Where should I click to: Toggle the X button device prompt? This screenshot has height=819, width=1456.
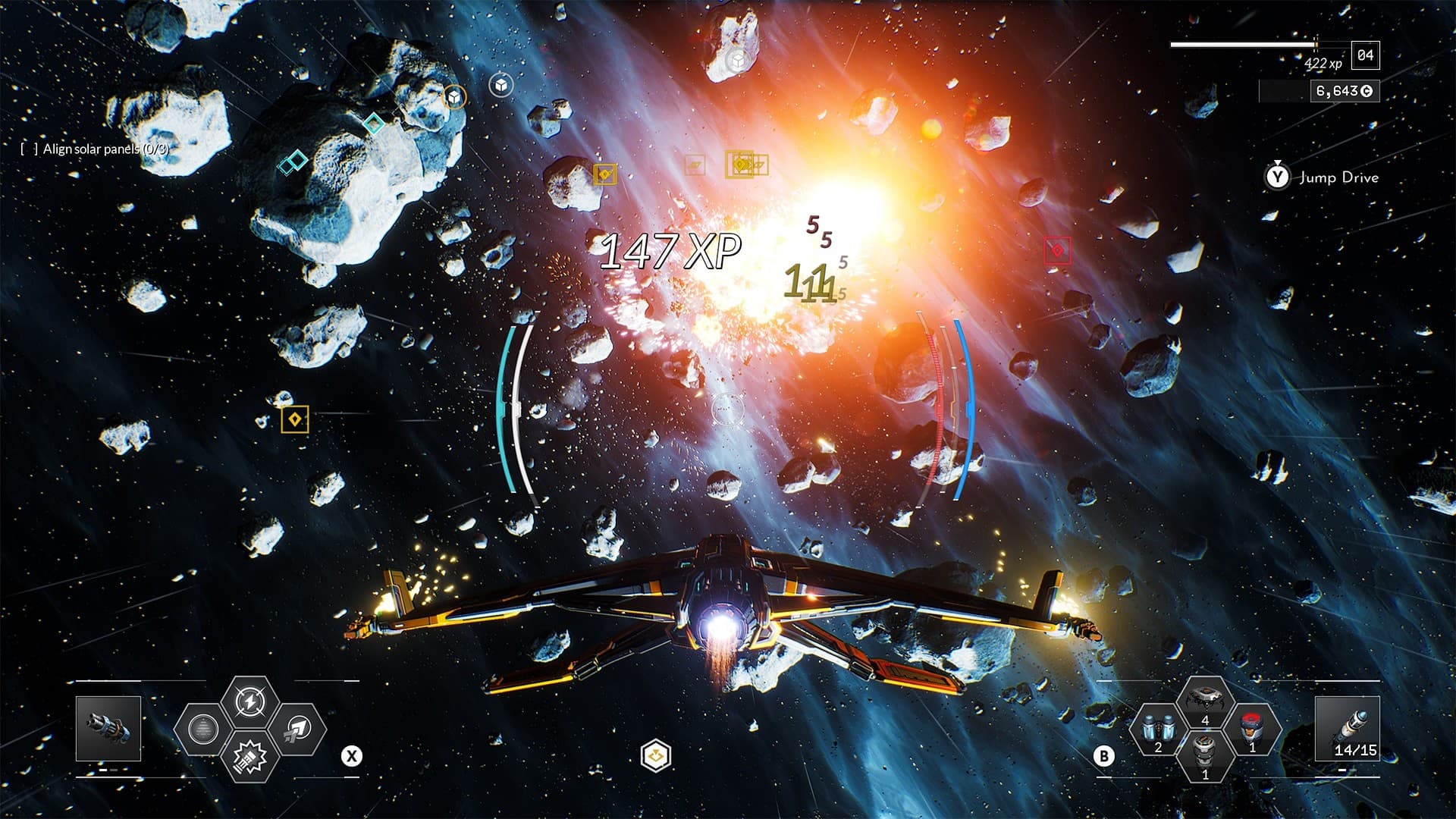coord(350,755)
